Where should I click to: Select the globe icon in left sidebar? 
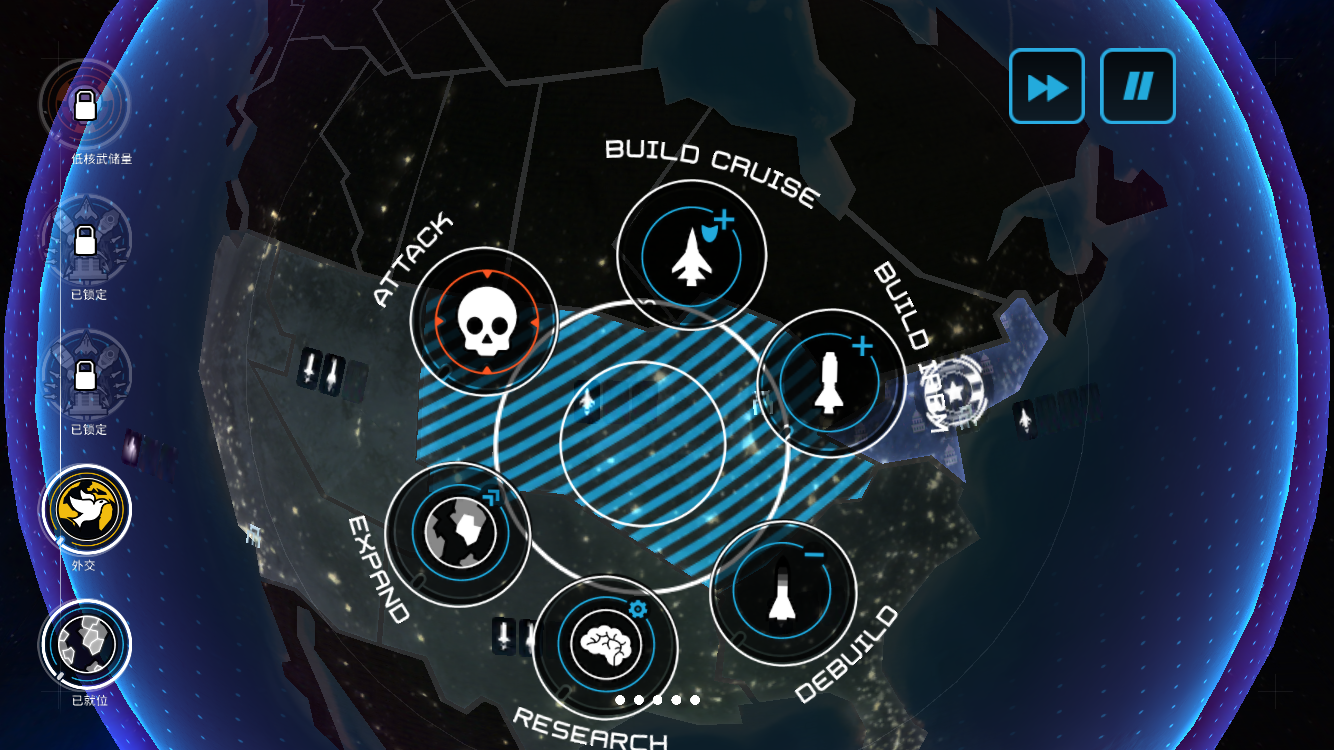87,645
